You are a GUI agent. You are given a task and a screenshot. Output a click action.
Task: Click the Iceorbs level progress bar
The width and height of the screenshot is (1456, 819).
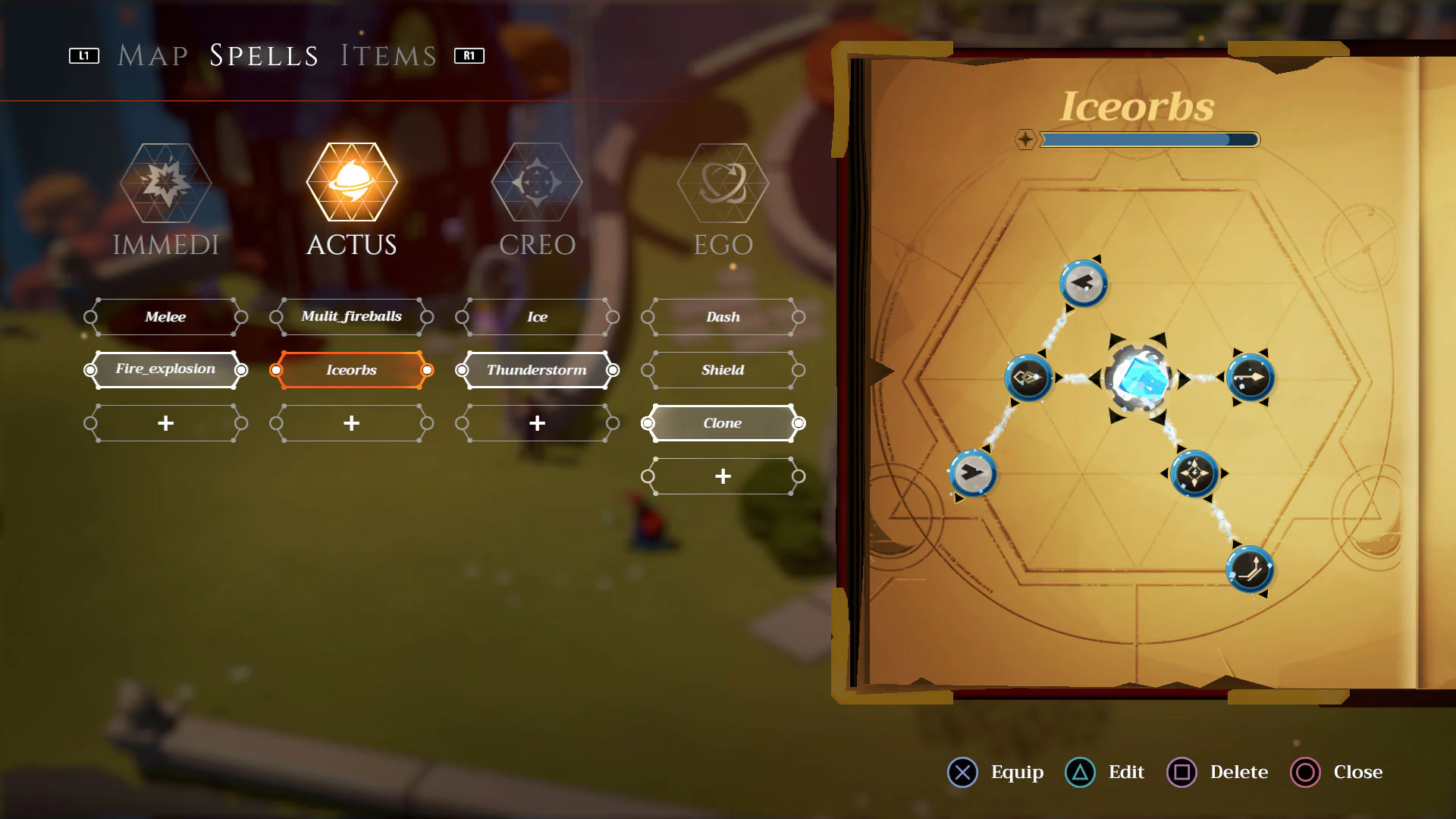[x=1149, y=140]
